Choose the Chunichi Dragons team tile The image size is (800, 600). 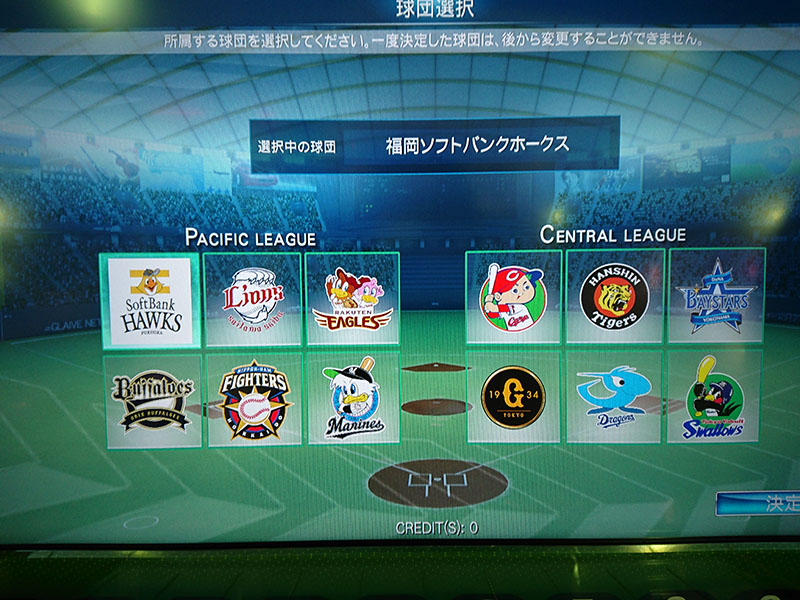pyautogui.click(x=614, y=396)
